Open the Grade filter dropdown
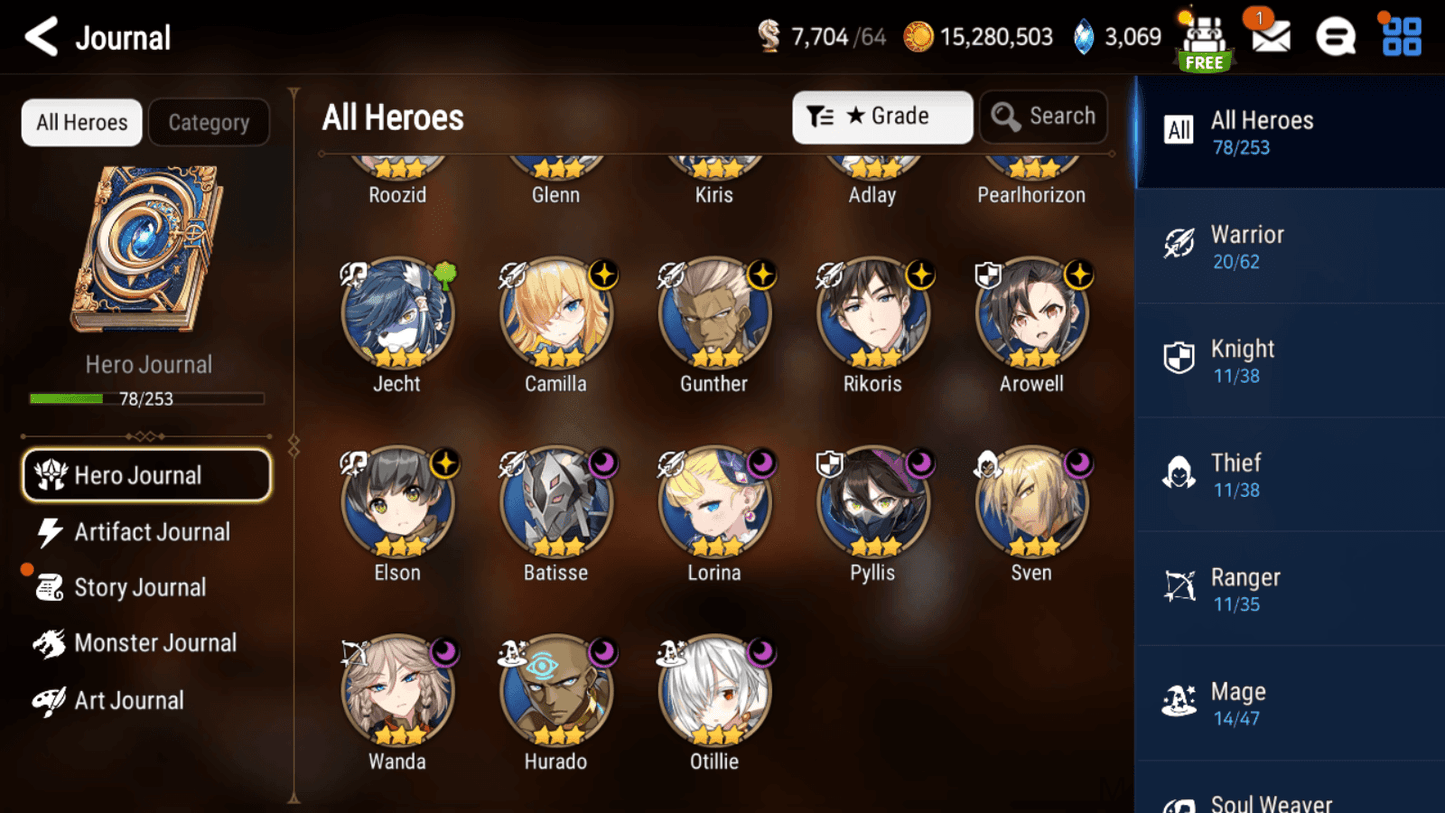Image resolution: width=1445 pixels, height=813 pixels. tap(881, 117)
